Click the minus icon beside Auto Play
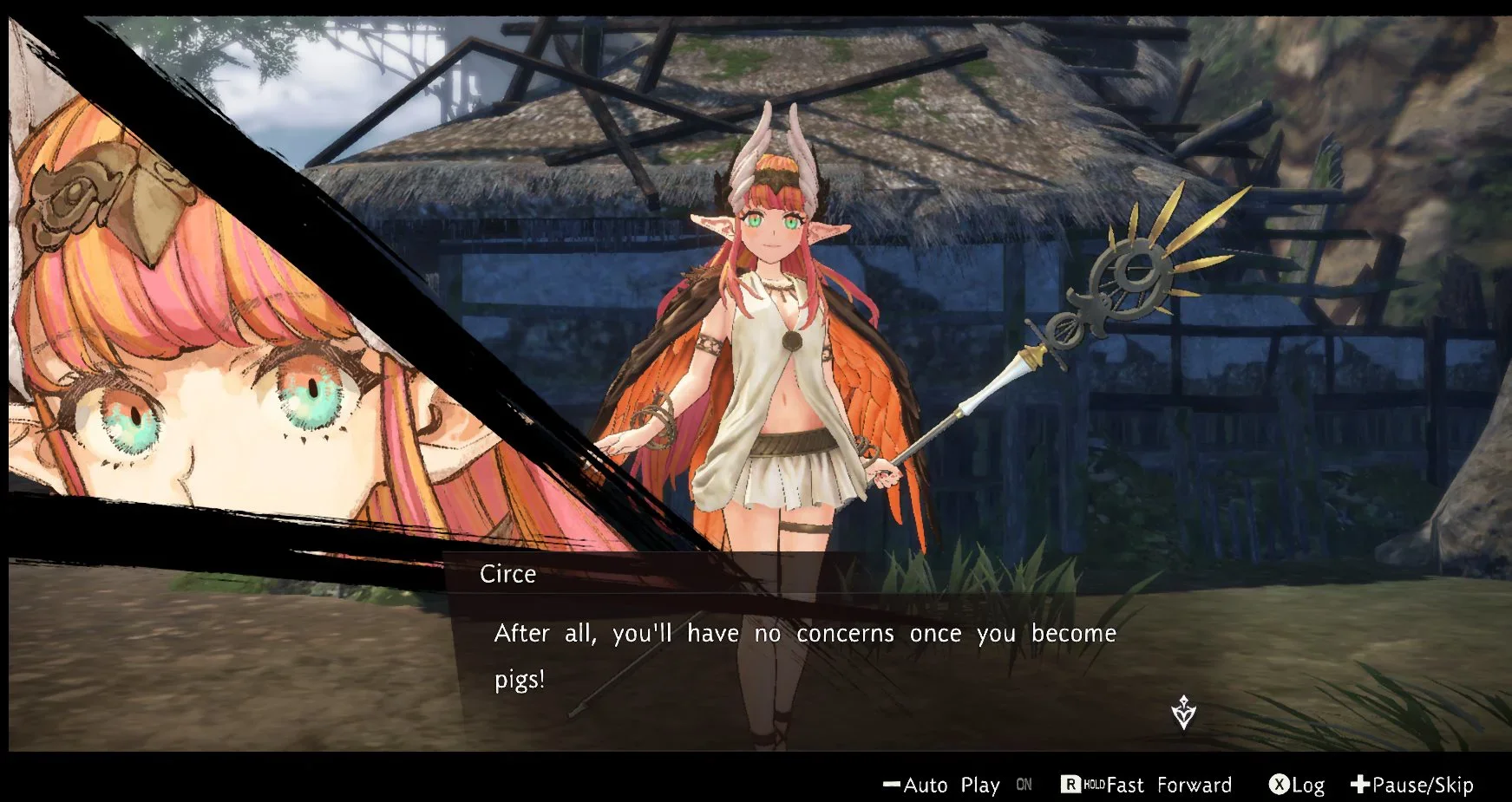The image size is (1512, 802). pyautogui.click(x=892, y=786)
